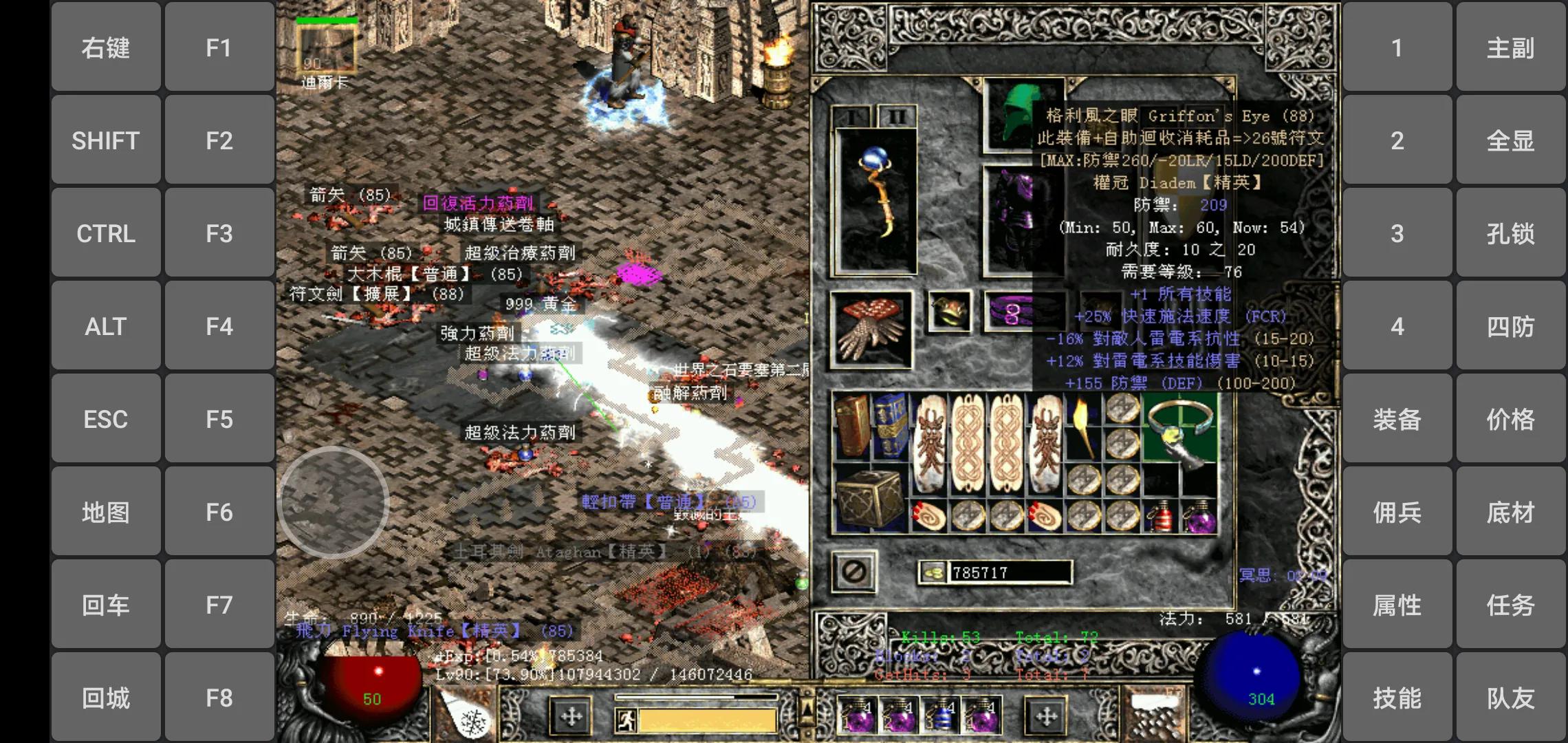
Task: Open the 属性 character attributes screen
Action: point(1397,605)
